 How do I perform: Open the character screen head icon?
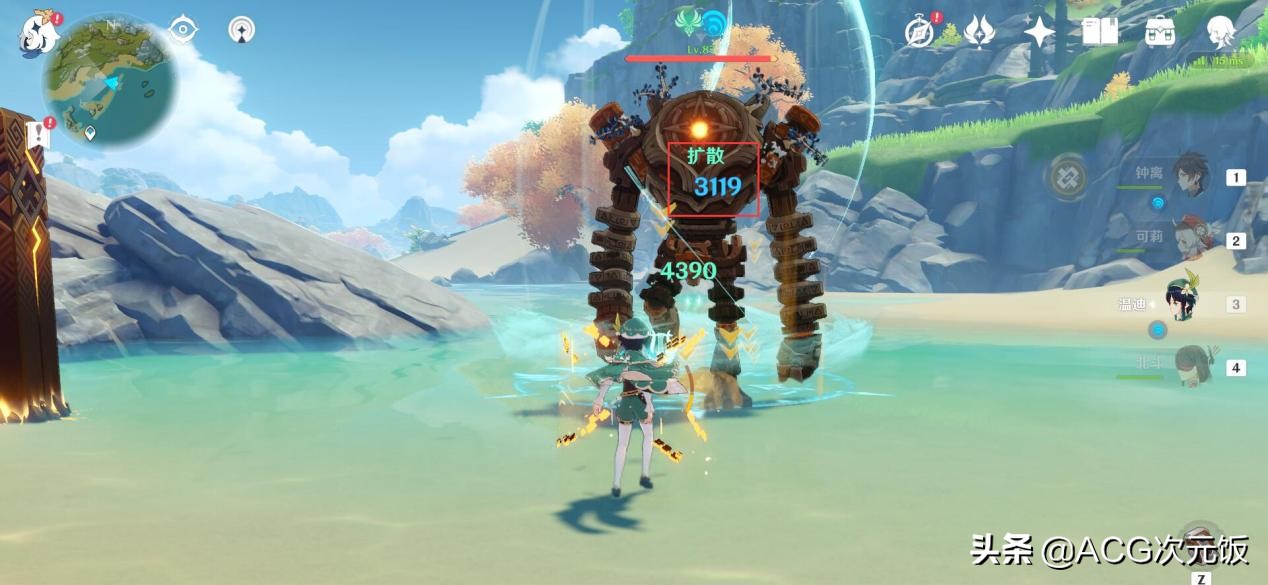click(1221, 32)
